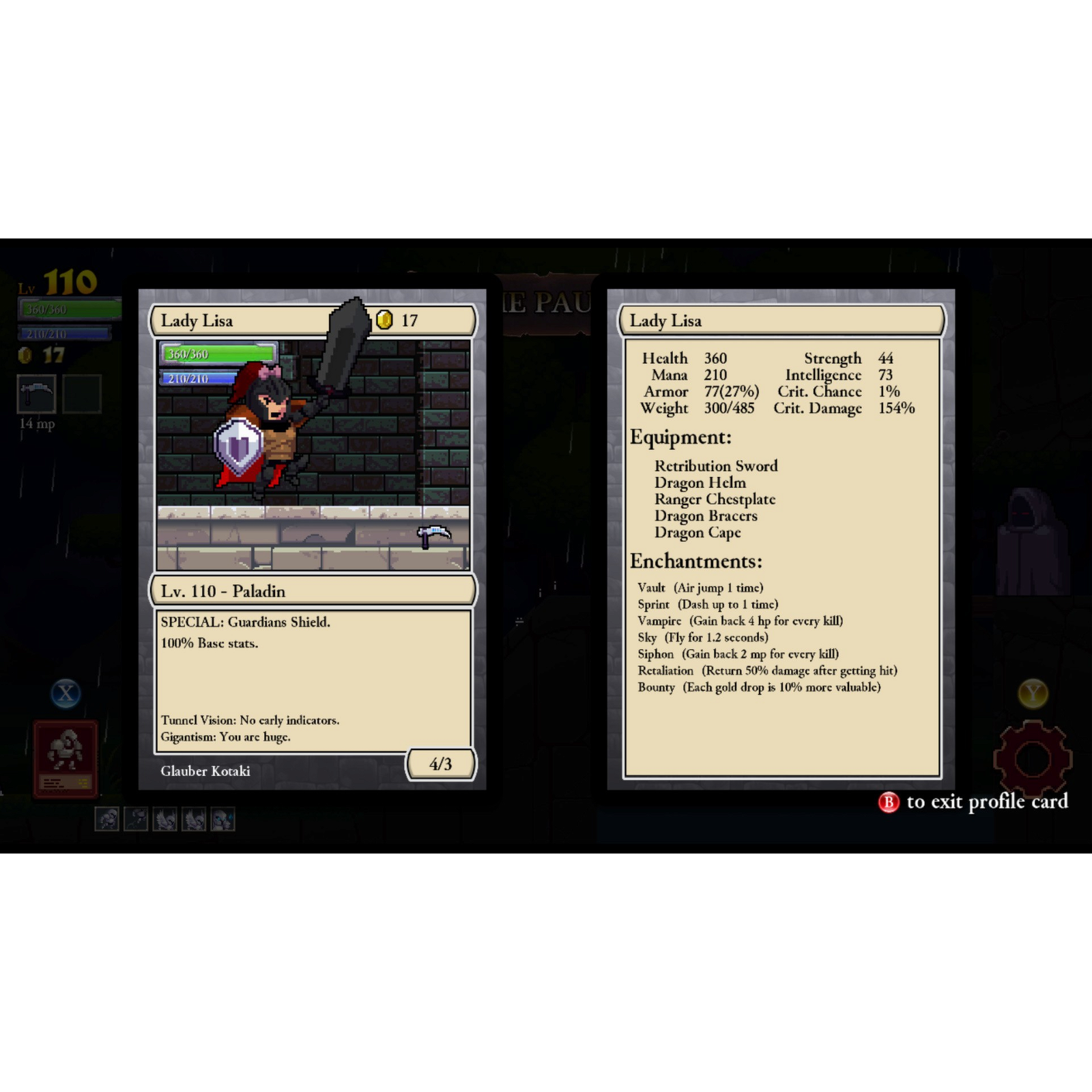Click the coin icon on Lady Lisa's card header
Image resolution: width=1092 pixels, height=1092 pixels.
point(384,321)
